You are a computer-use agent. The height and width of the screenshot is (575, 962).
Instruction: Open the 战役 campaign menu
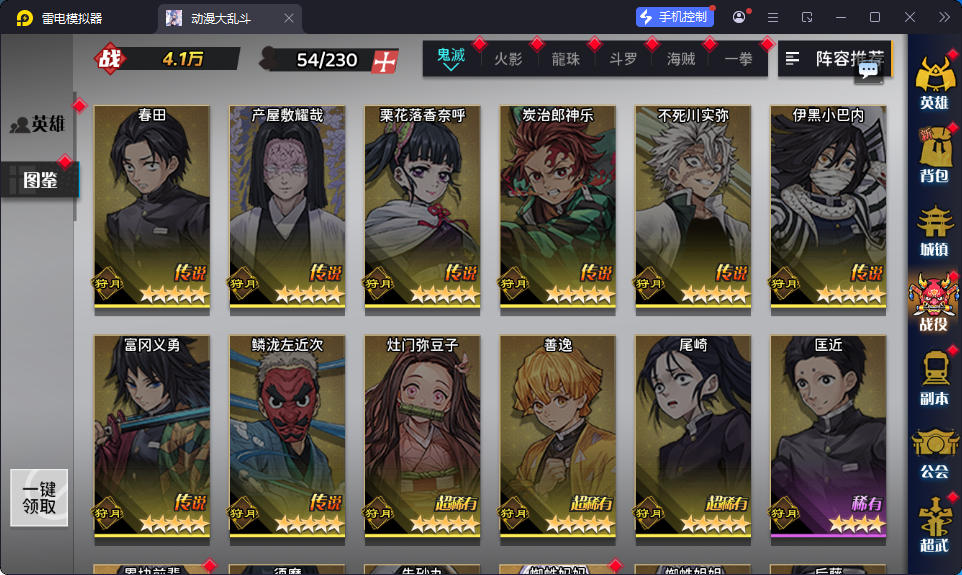click(x=933, y=303)
